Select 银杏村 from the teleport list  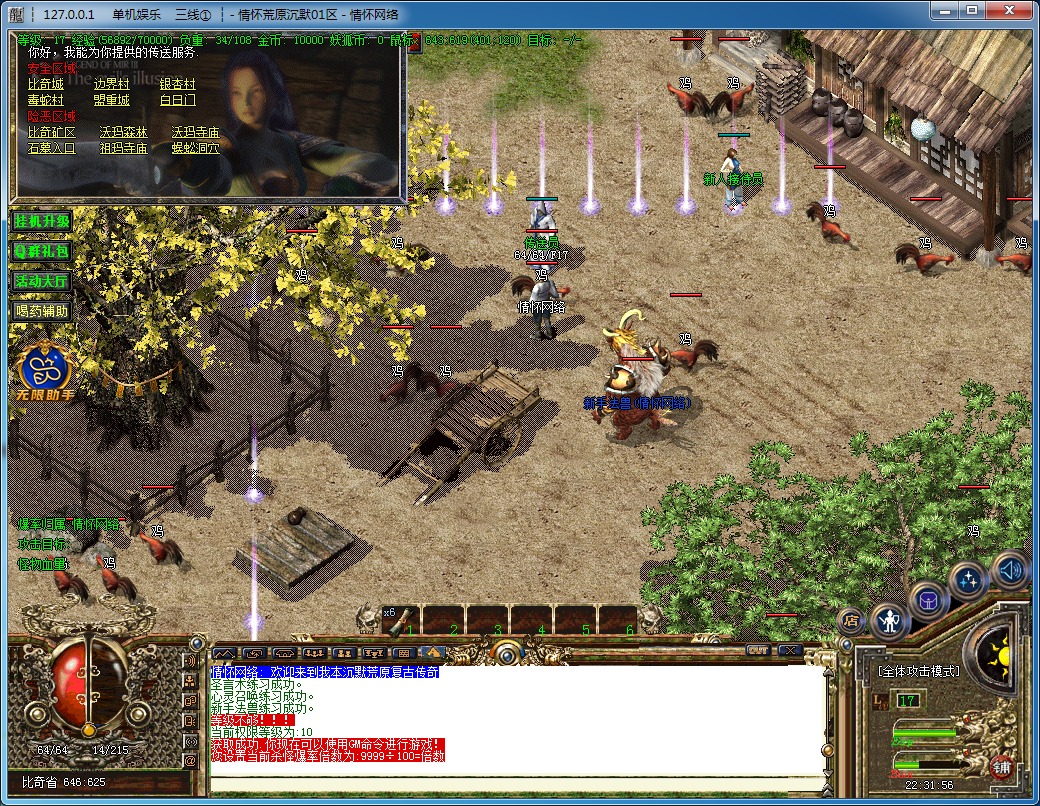[x=178, y=84]
